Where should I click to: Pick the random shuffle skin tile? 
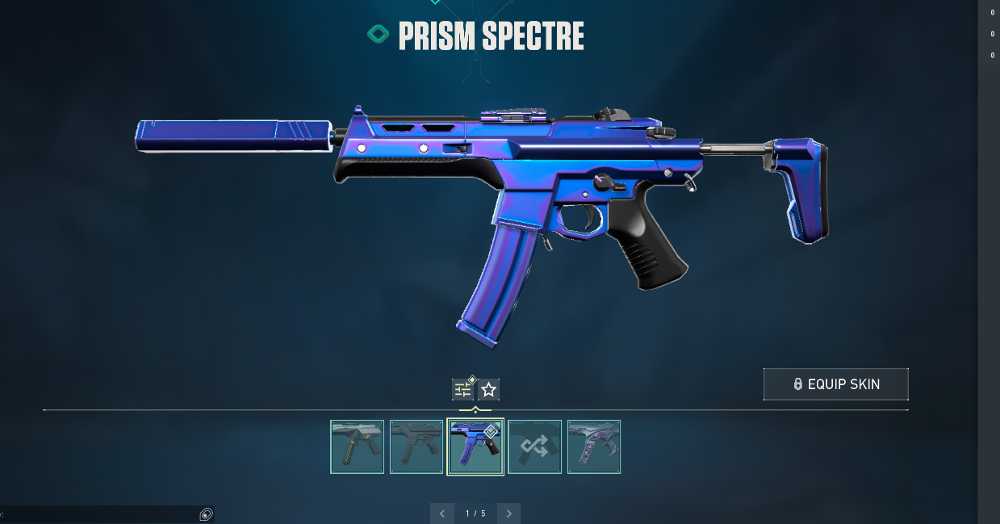(x=534, y=446)
